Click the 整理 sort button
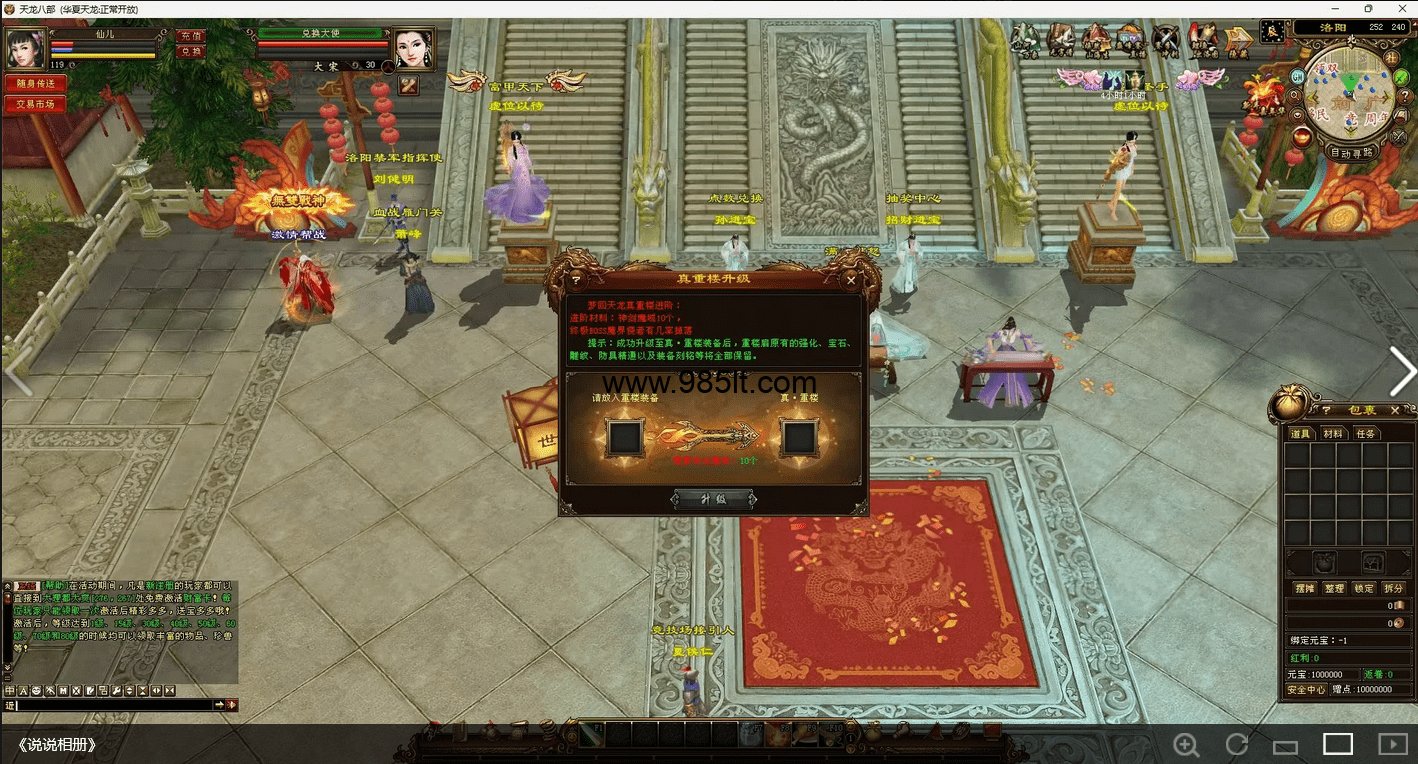The image size is (1418, 764). pyautogui.click(x=1334, y=588)
